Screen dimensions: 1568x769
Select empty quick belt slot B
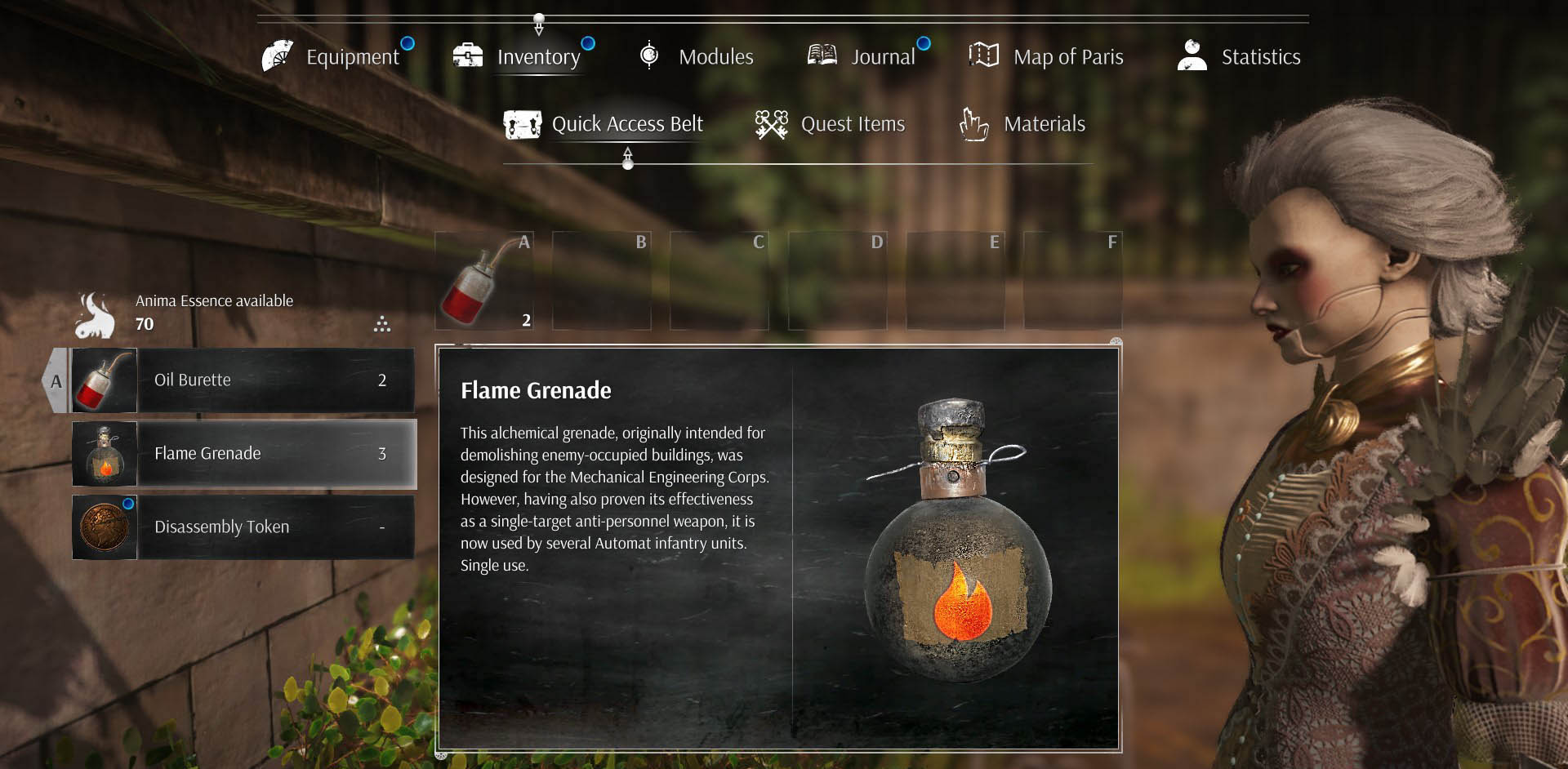pos(602,281)
